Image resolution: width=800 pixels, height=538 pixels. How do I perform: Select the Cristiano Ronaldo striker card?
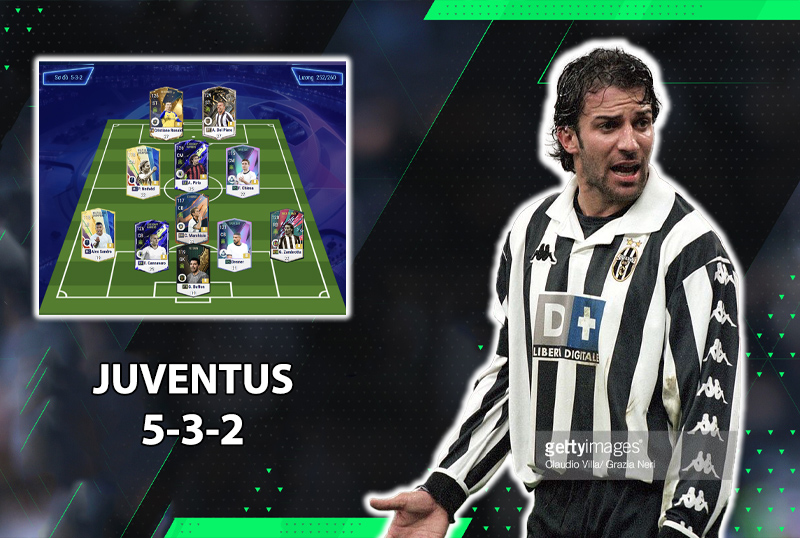[166, 111]
